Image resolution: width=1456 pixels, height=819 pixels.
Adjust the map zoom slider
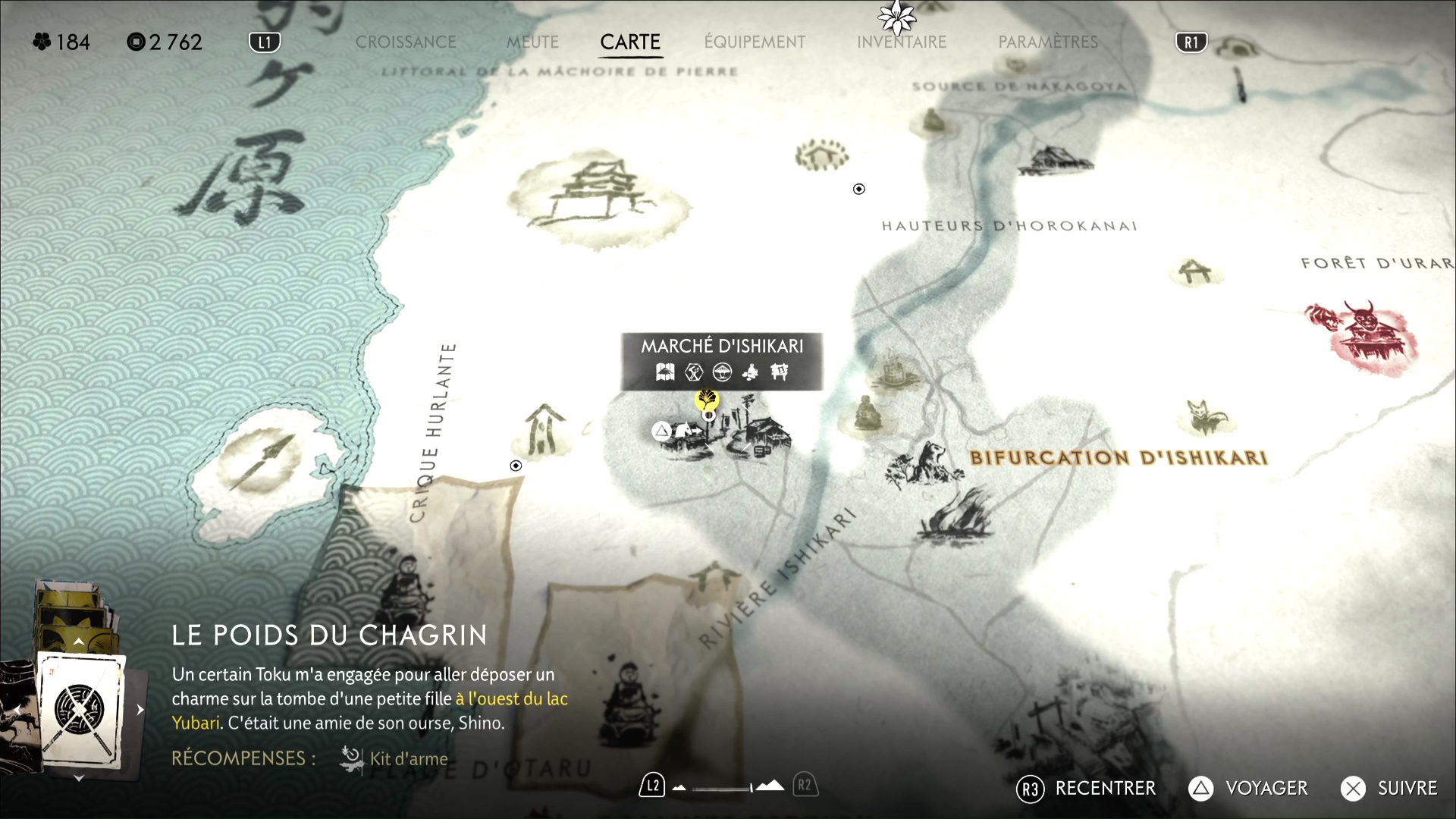tap(724, 788)
